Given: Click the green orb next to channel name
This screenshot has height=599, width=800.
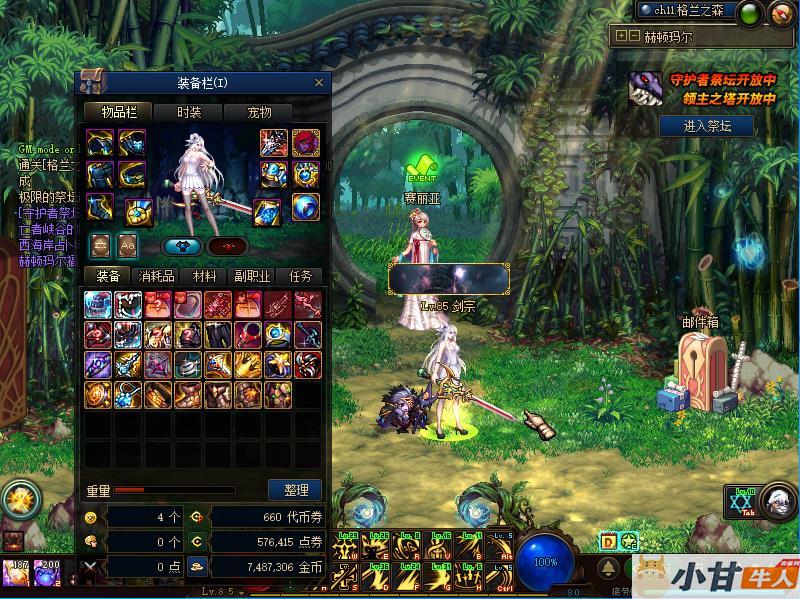Looking at the screenshot, I should point(748,12).
